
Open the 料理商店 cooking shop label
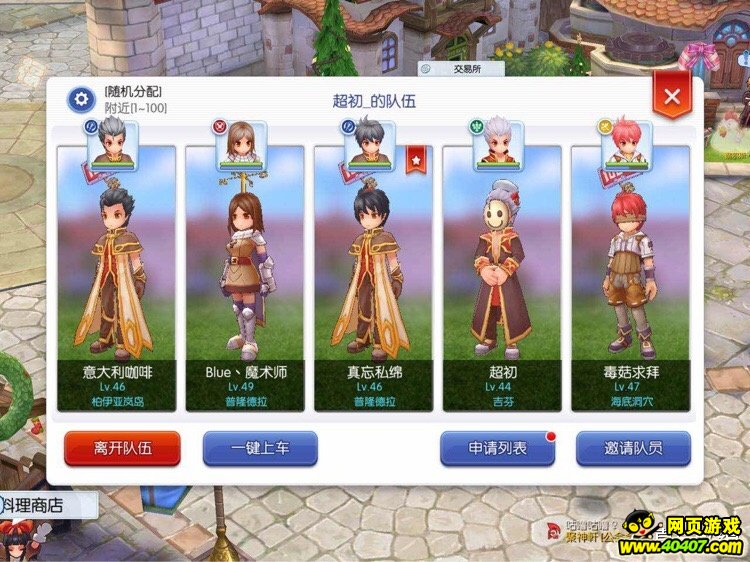click(36, 505)
